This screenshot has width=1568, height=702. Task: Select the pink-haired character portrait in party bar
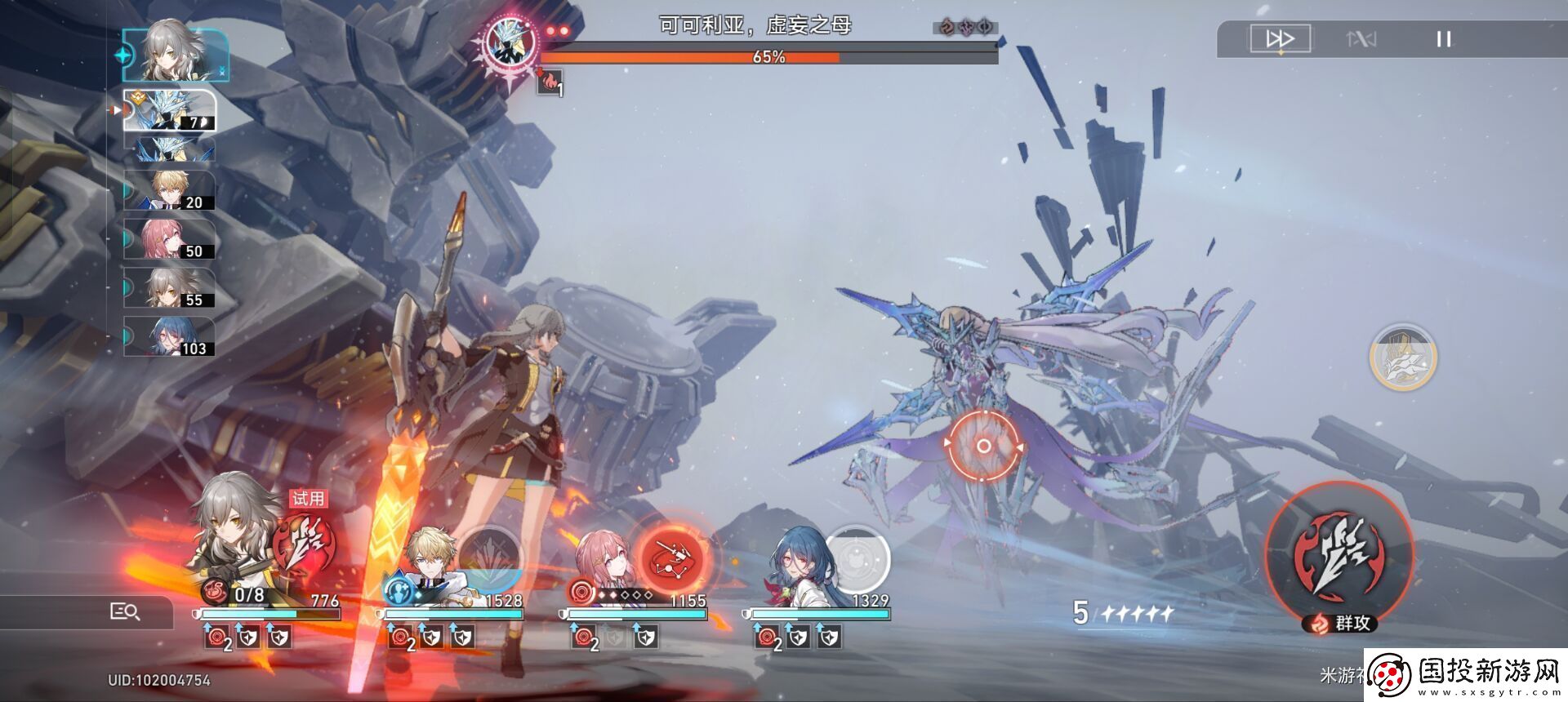click(x=603, y=562)
